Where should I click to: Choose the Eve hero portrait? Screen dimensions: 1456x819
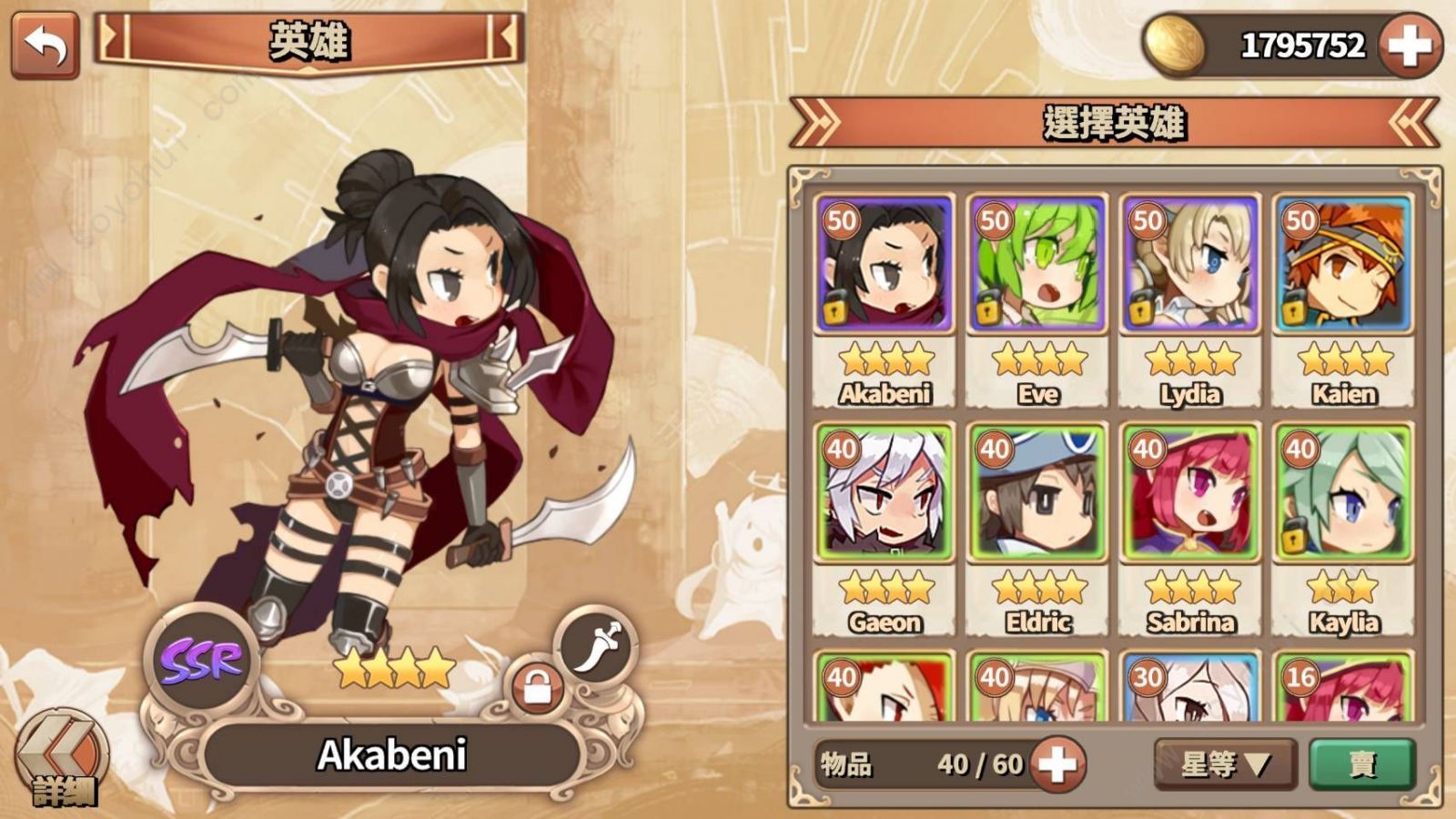tap(1038, 265)
